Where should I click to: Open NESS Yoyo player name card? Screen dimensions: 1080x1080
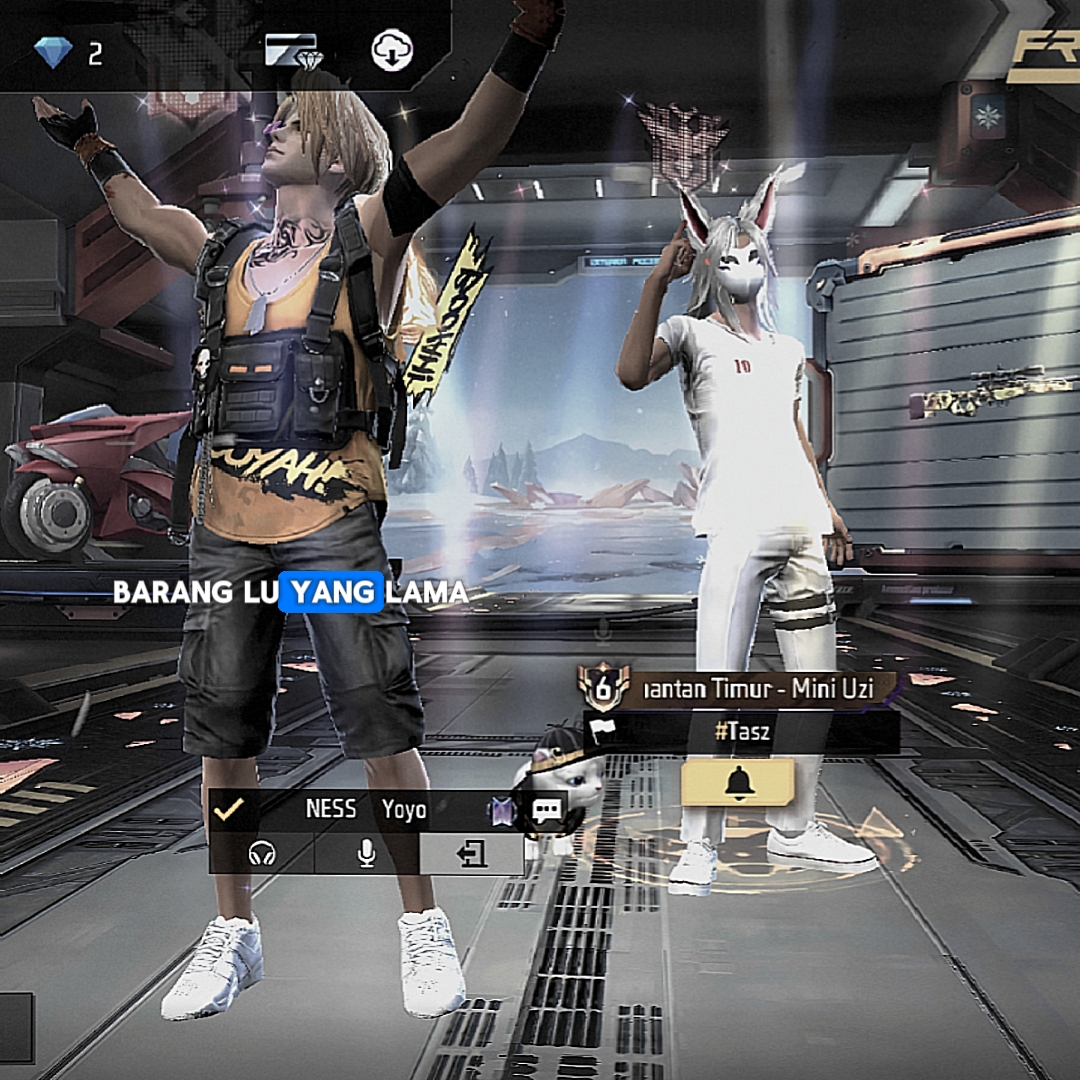point(366,809)
